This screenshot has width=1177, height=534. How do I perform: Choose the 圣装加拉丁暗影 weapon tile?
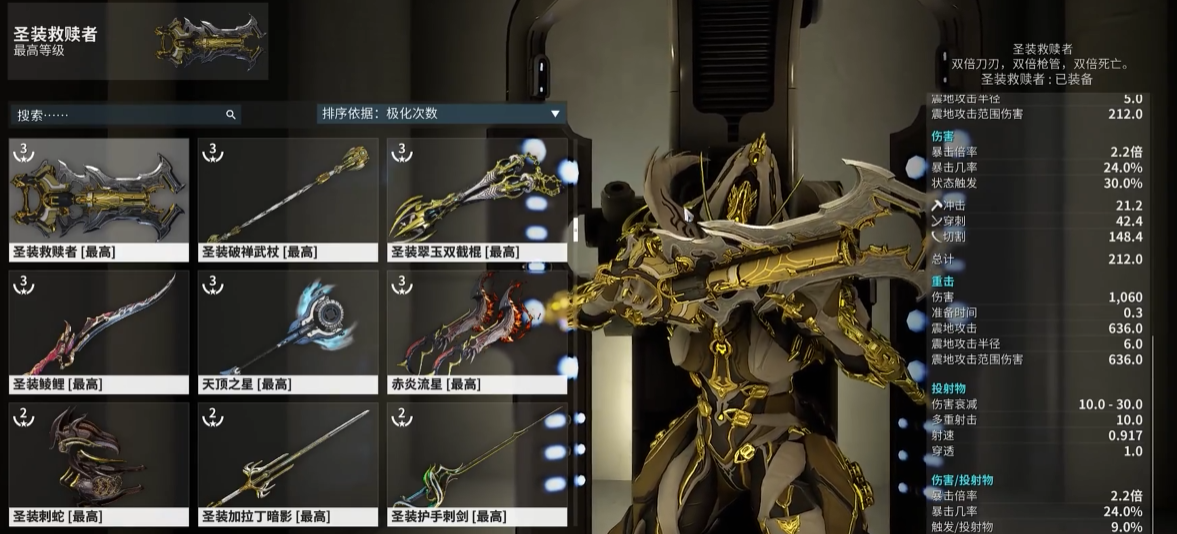tap(288, 463)
